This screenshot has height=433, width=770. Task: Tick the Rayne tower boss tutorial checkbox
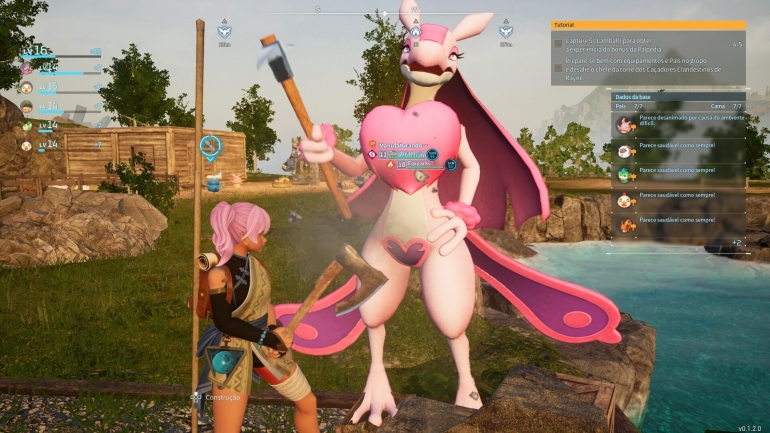click(x=558, y=68)
